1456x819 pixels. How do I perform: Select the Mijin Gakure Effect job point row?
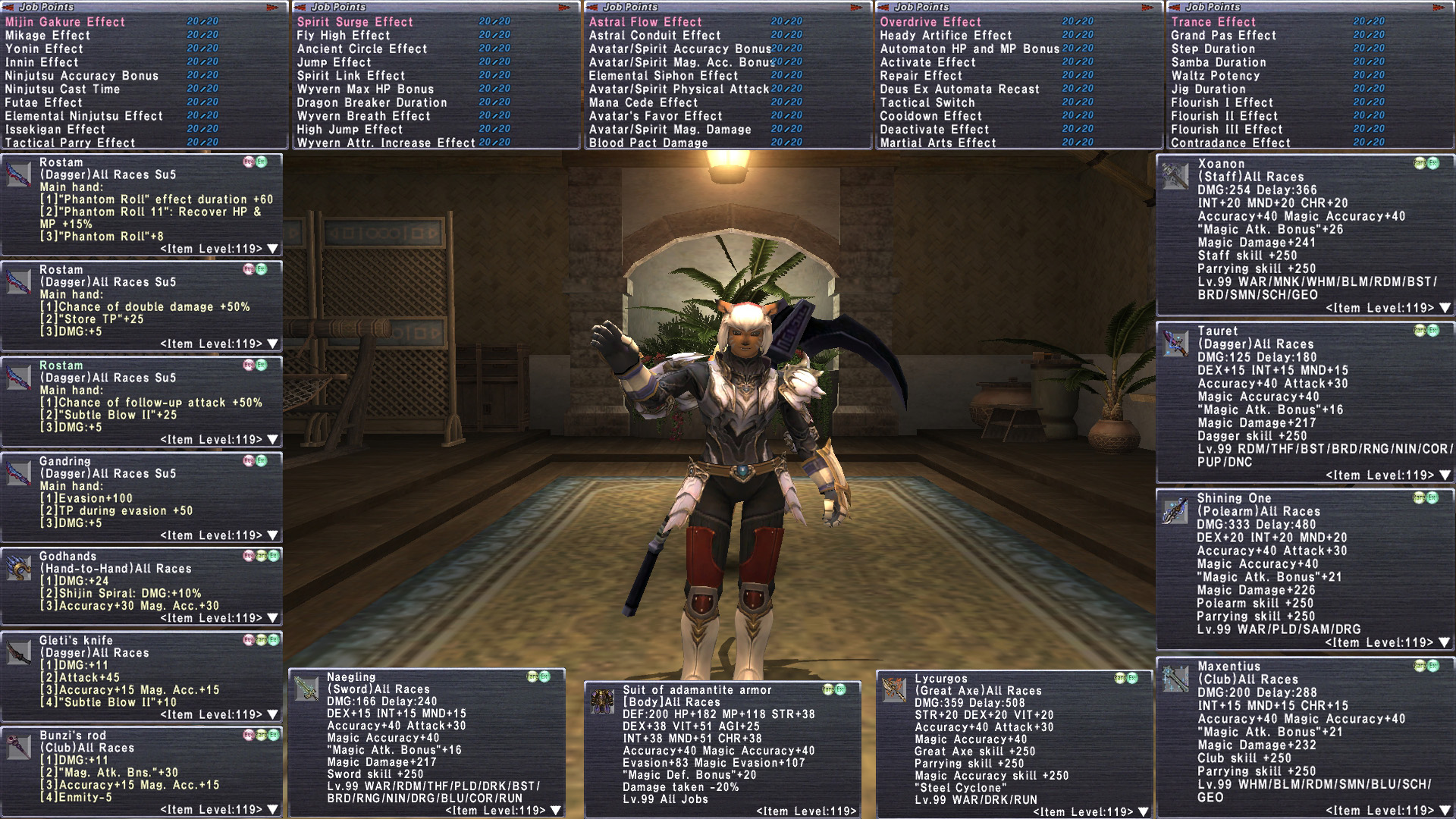pos(65,22)
